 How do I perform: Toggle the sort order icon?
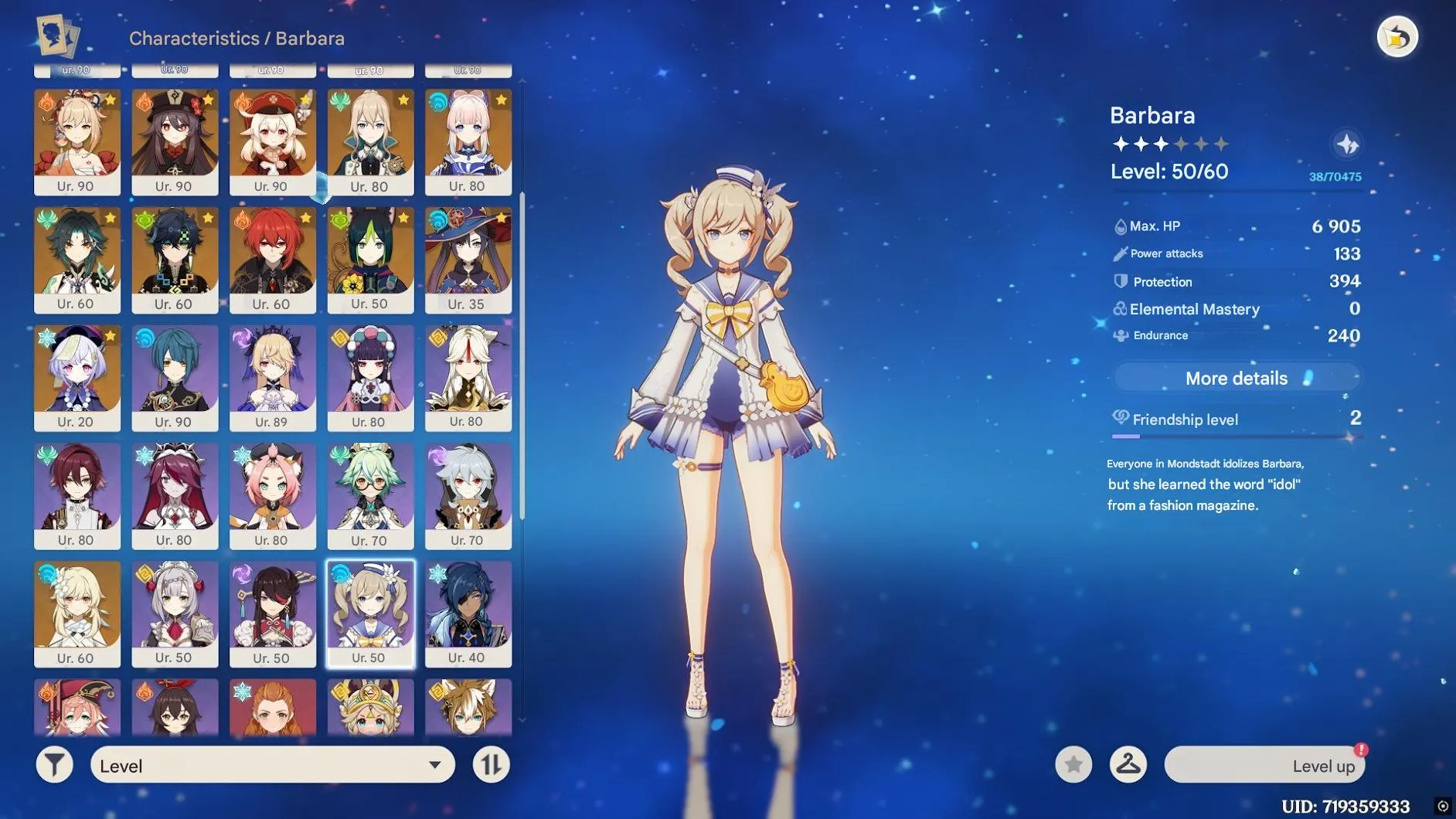491,765
